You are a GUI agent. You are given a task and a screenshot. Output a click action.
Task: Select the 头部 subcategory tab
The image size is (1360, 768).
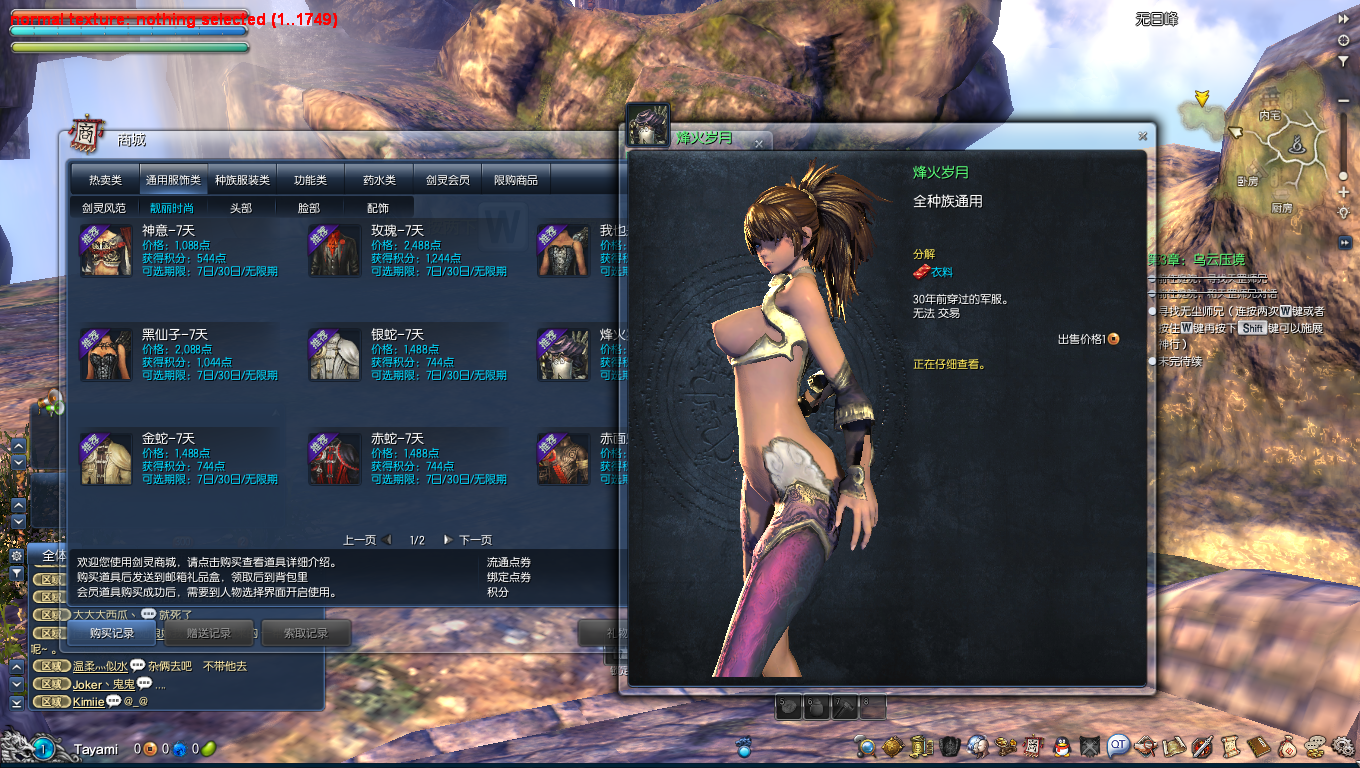pyautogui.click(x=241, y=208)
